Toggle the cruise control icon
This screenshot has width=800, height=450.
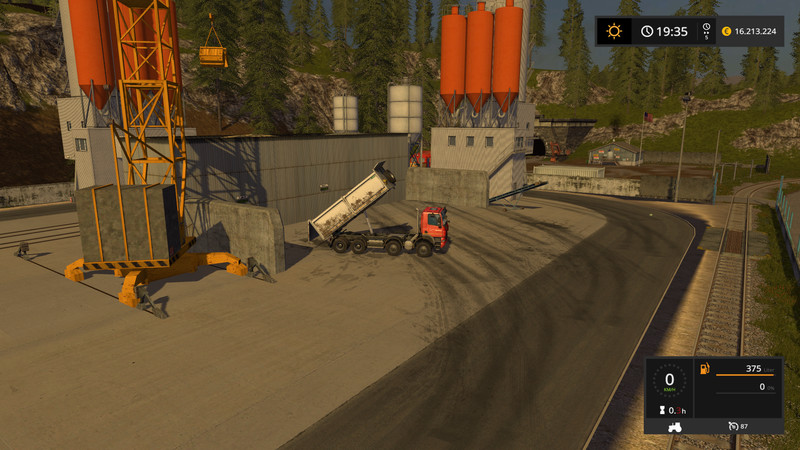coord(734,426)
